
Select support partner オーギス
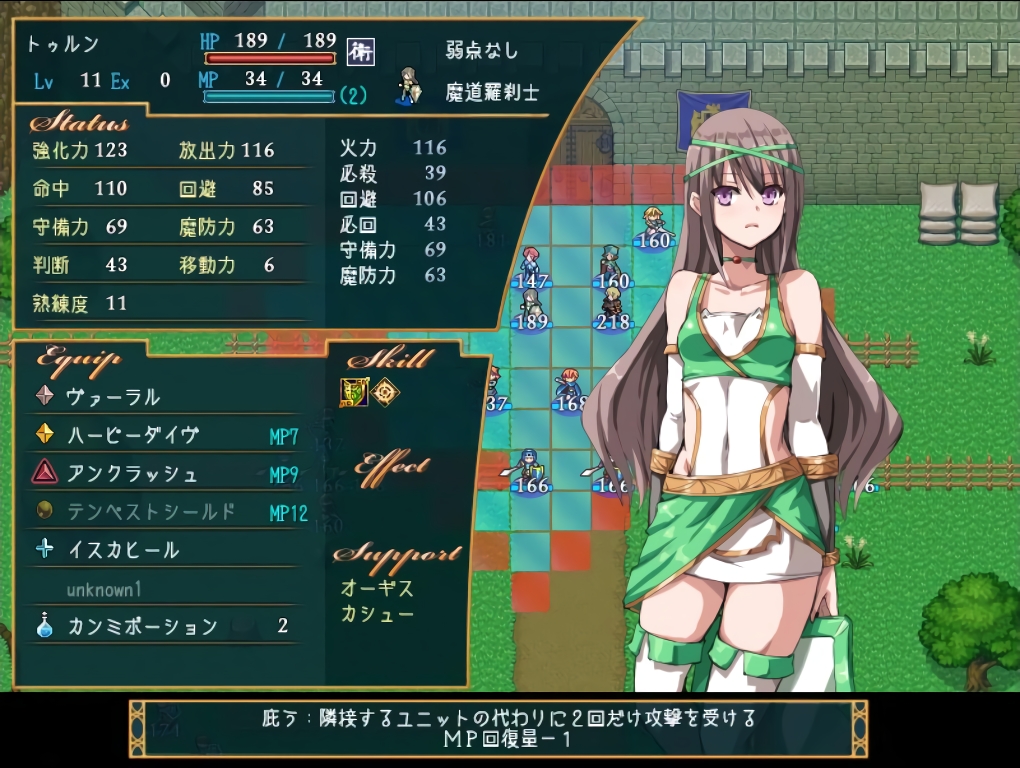[377, 587]
